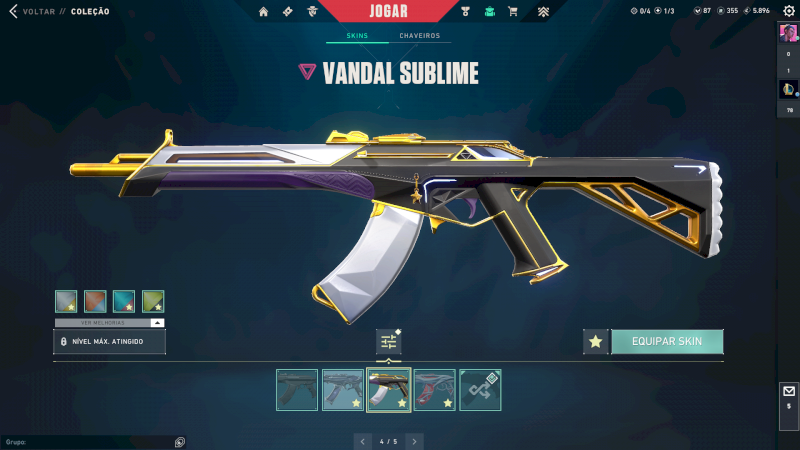Viewport: 800px width, 450px height.
Task: Select the random shuffle skin tile
Action: tap(480, 390)
